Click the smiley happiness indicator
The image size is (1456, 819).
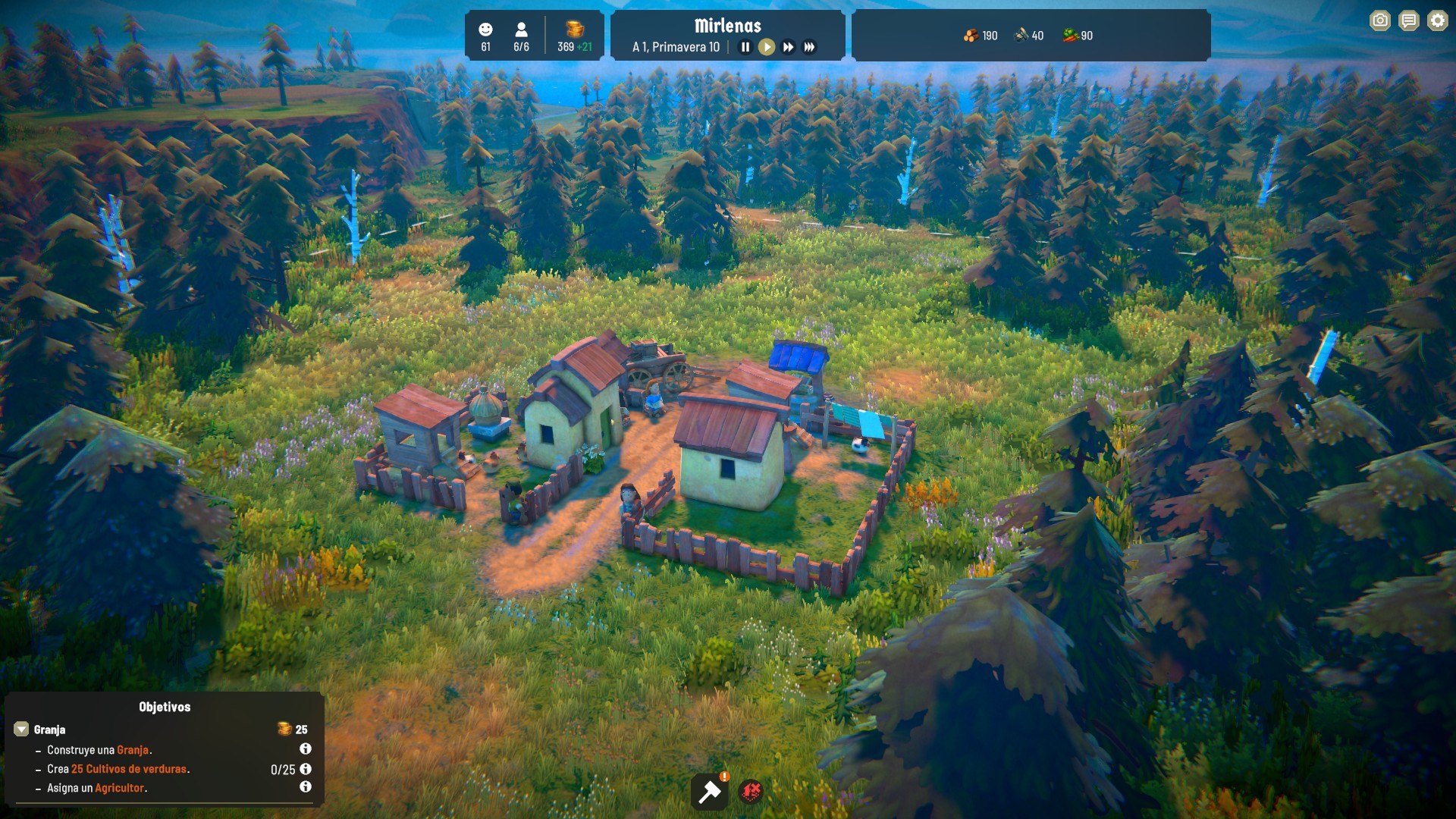coord(485,30)
